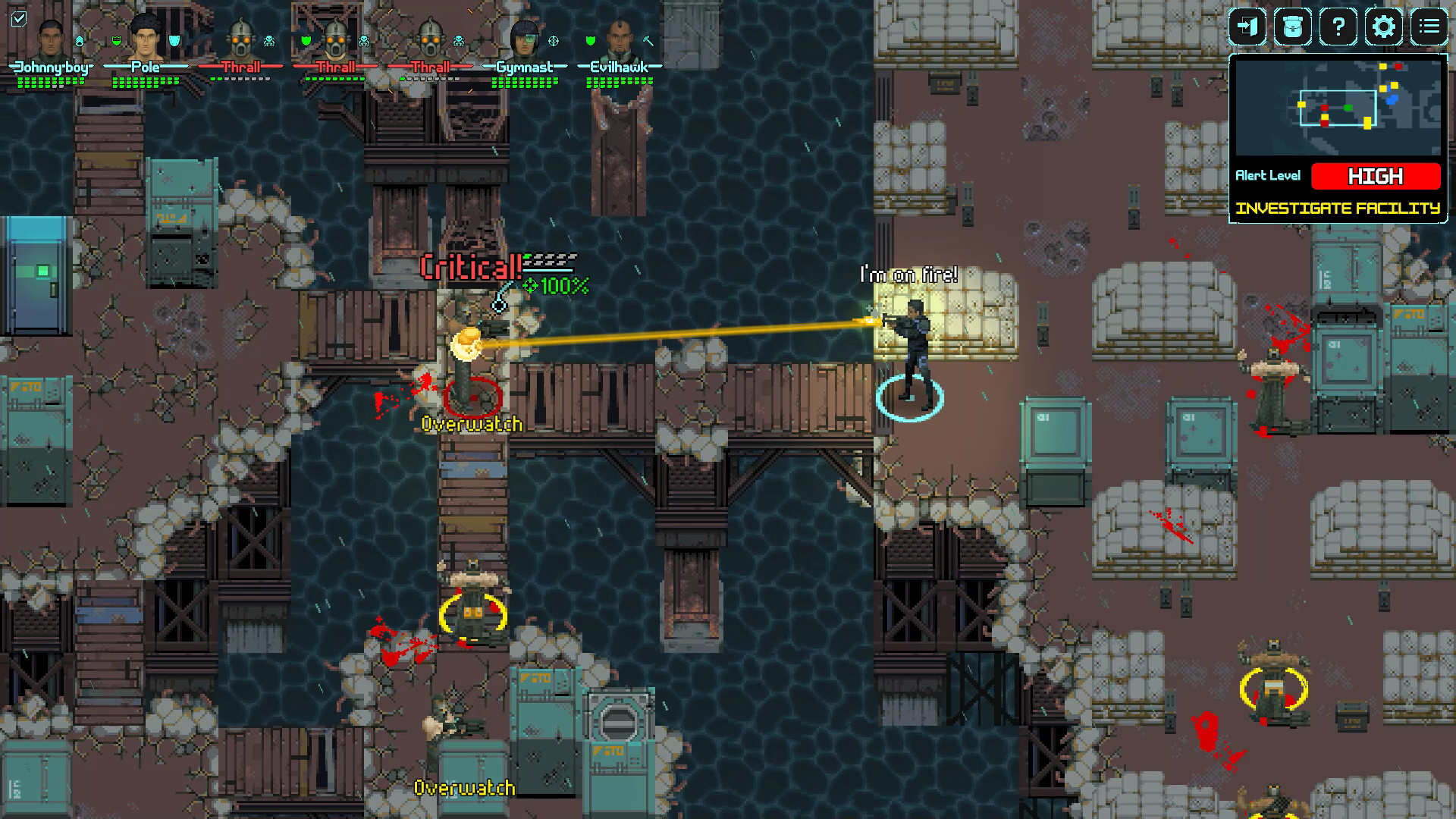Click the targeting reticle icon beside Gymnast
Image resolution: width=1456 pixels, height=819 pixels.
click(x=554, y=42)
